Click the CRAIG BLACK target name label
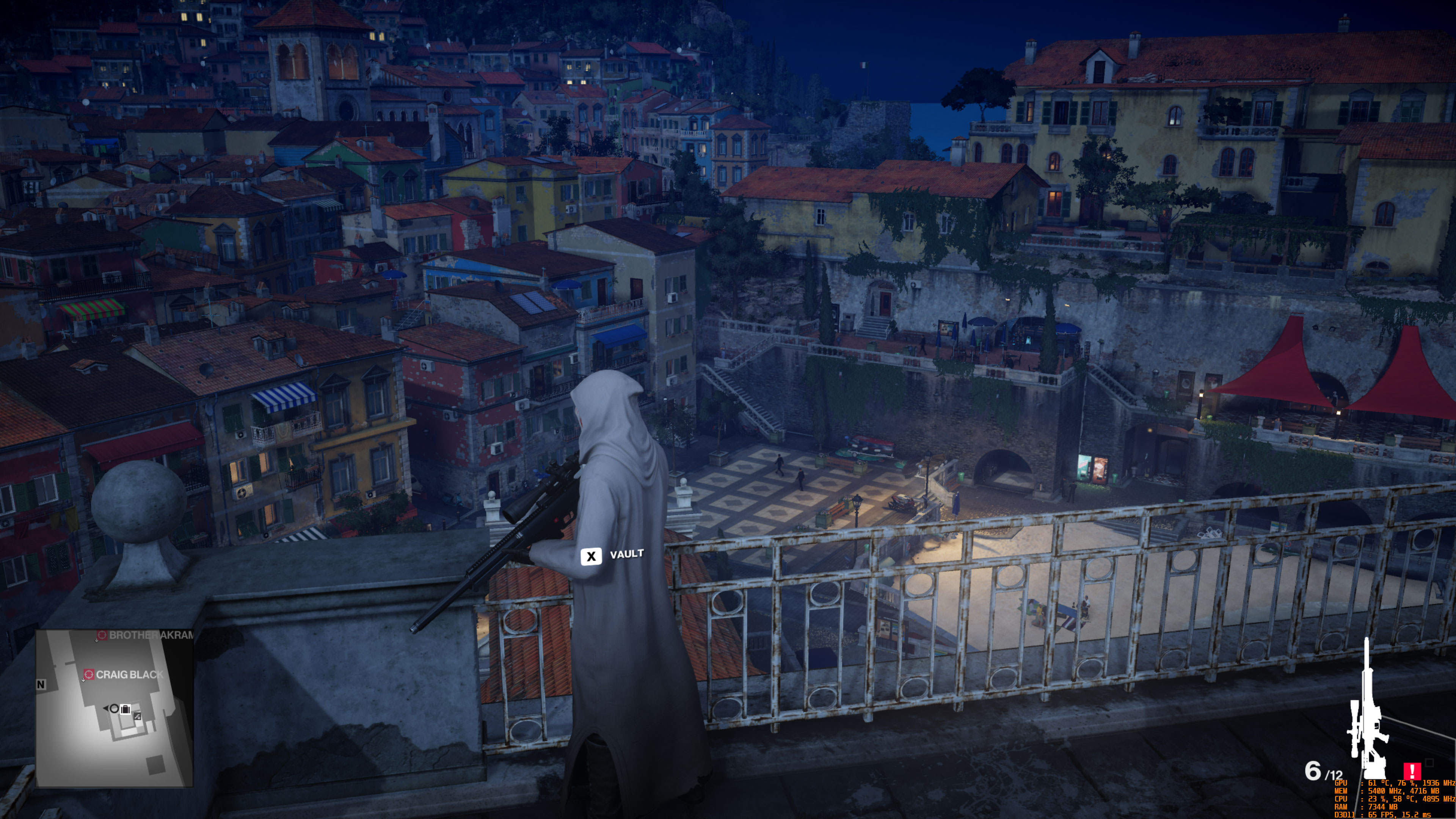This screenshot has height=819, width=1456. [x=130, y=674]
